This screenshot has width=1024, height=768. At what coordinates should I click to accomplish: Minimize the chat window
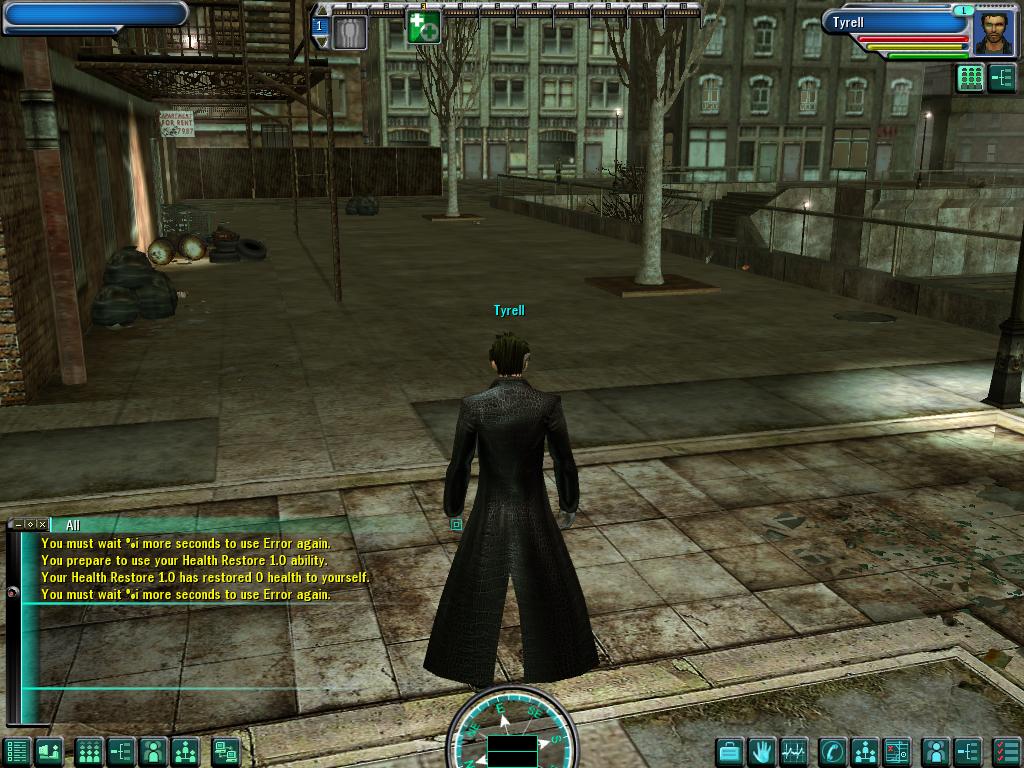tap(18, 524)
